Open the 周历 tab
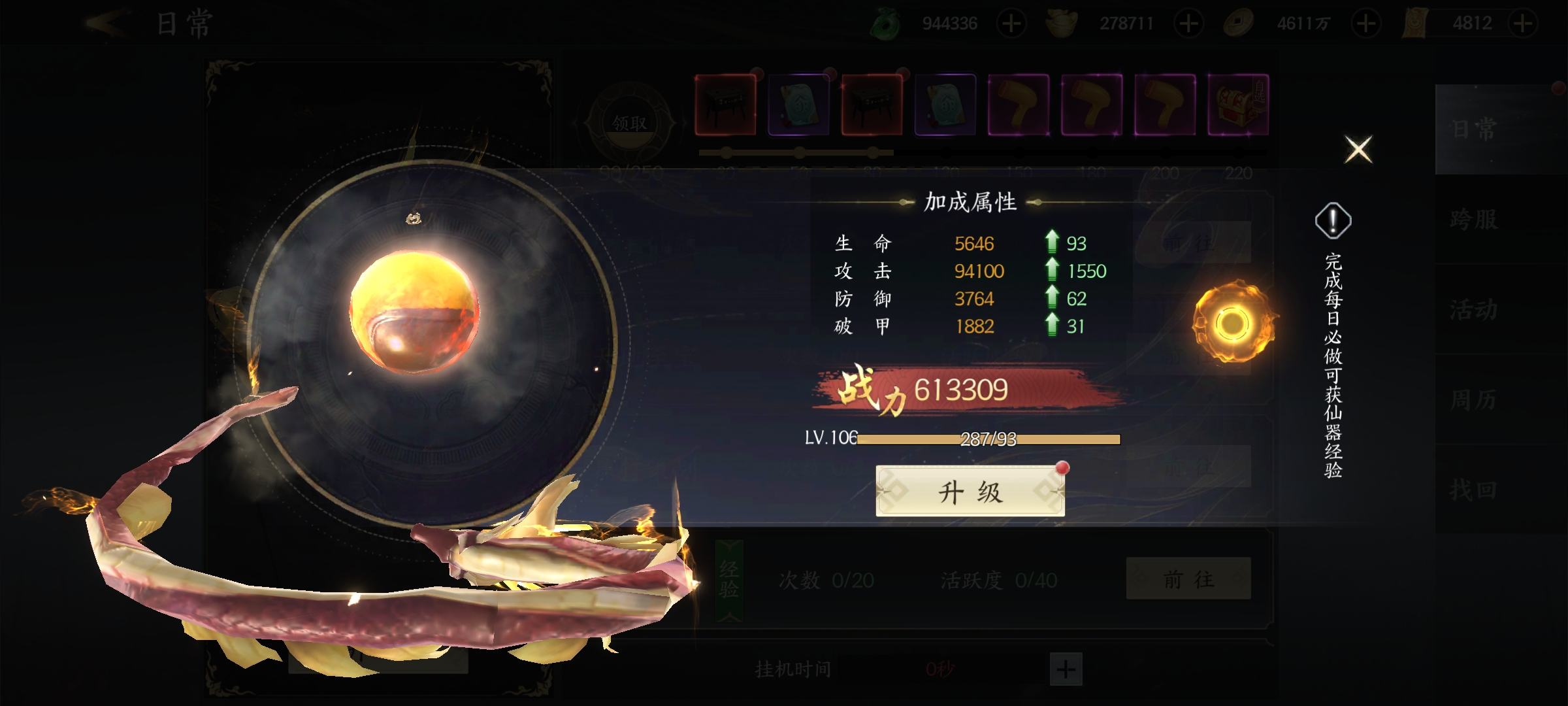1568x706 pixels. click(1475, 399)
